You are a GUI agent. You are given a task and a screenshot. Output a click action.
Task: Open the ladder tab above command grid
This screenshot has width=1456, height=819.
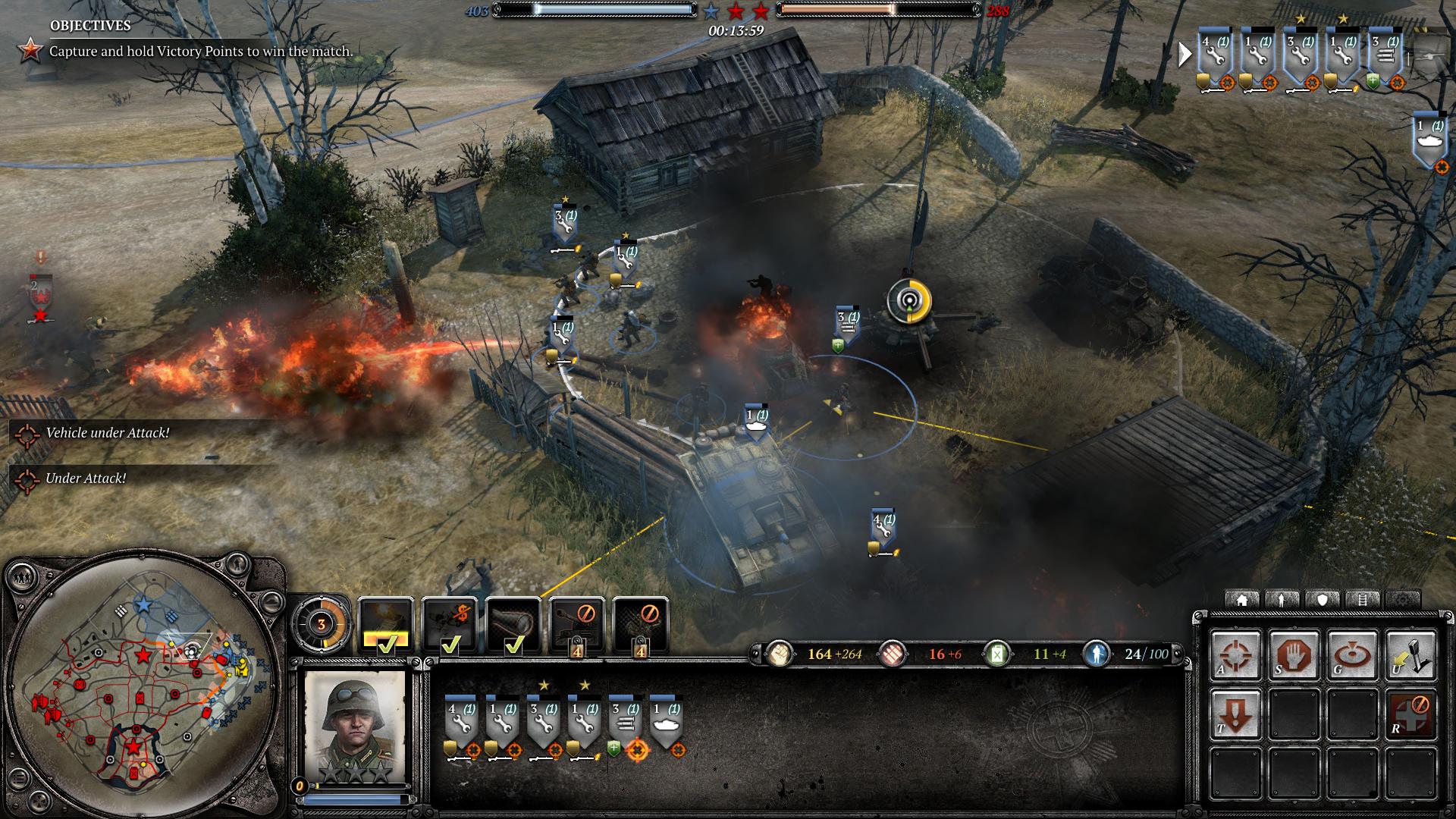pos(1363,600)
